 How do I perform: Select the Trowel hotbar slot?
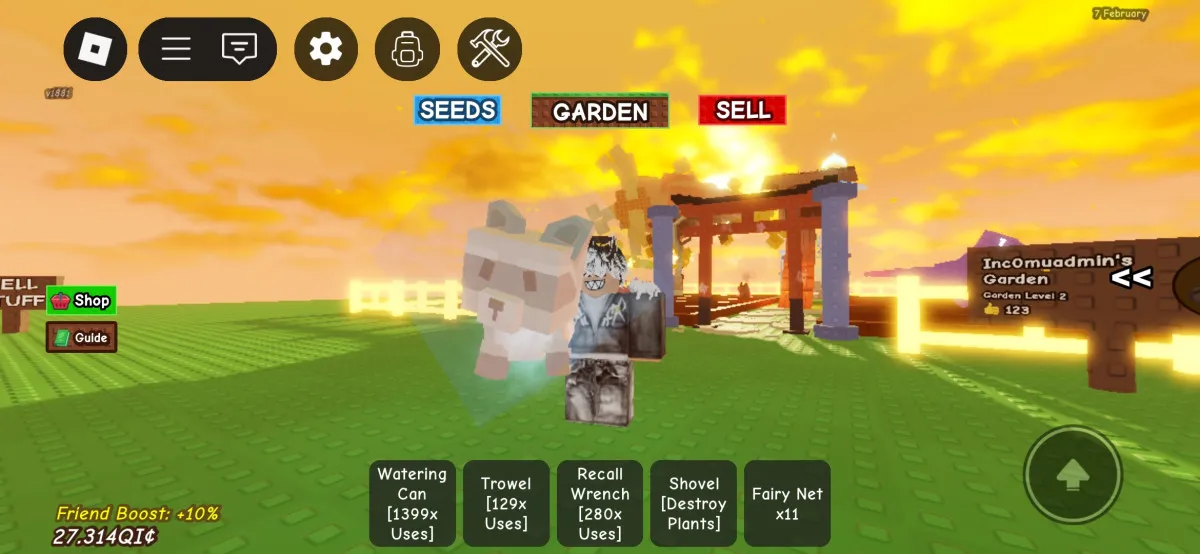(x=506, y=503)
